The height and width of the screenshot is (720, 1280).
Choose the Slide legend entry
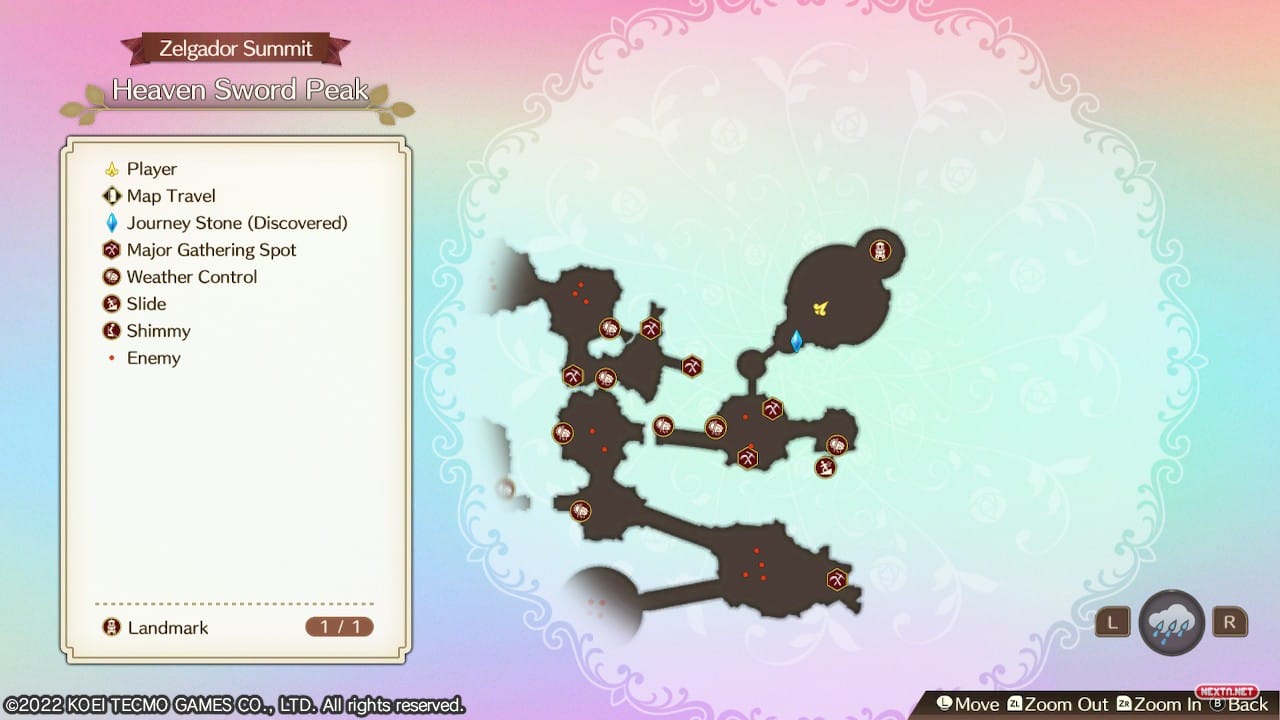click(146, 304)
